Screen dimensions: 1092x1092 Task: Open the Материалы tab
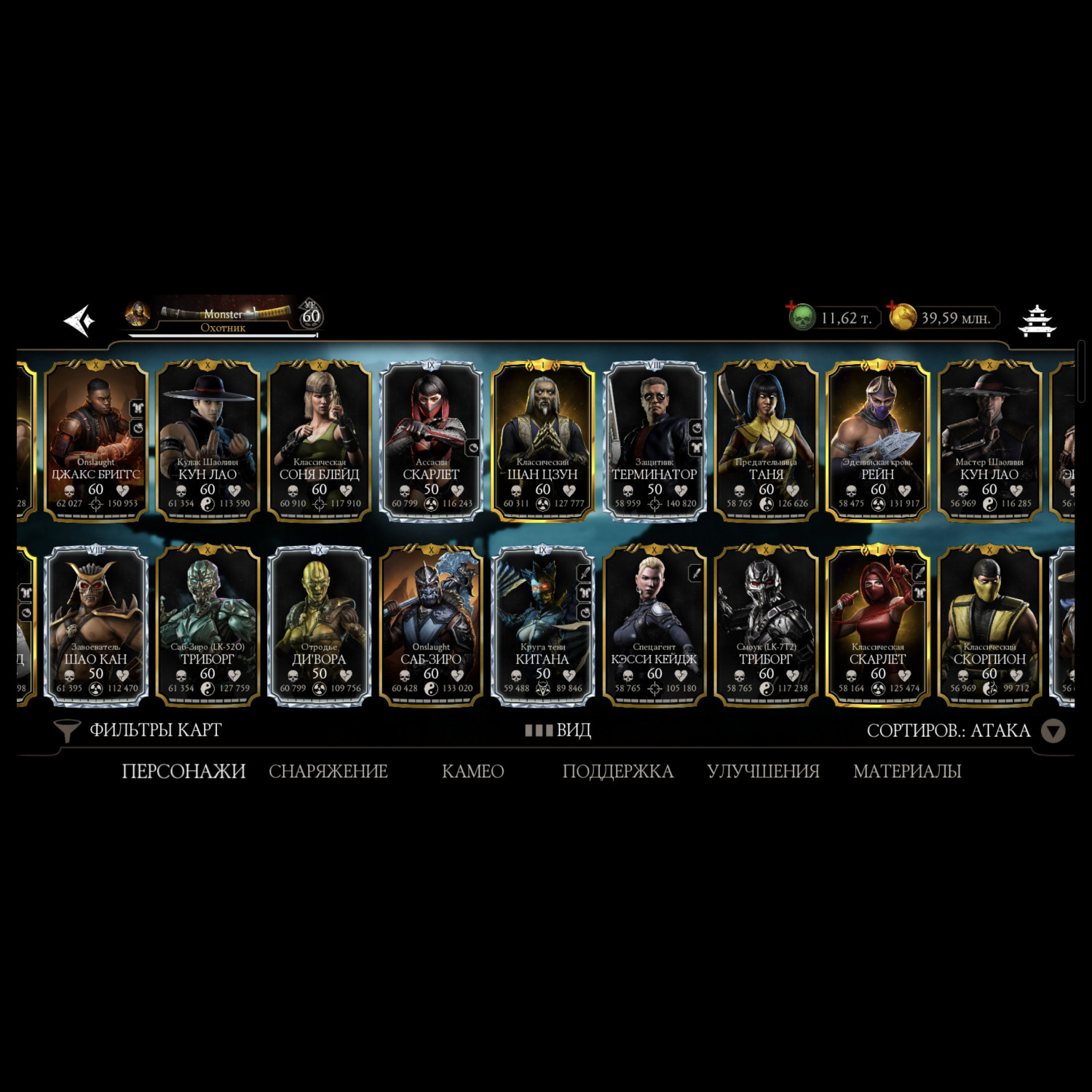tap(907, 771)
